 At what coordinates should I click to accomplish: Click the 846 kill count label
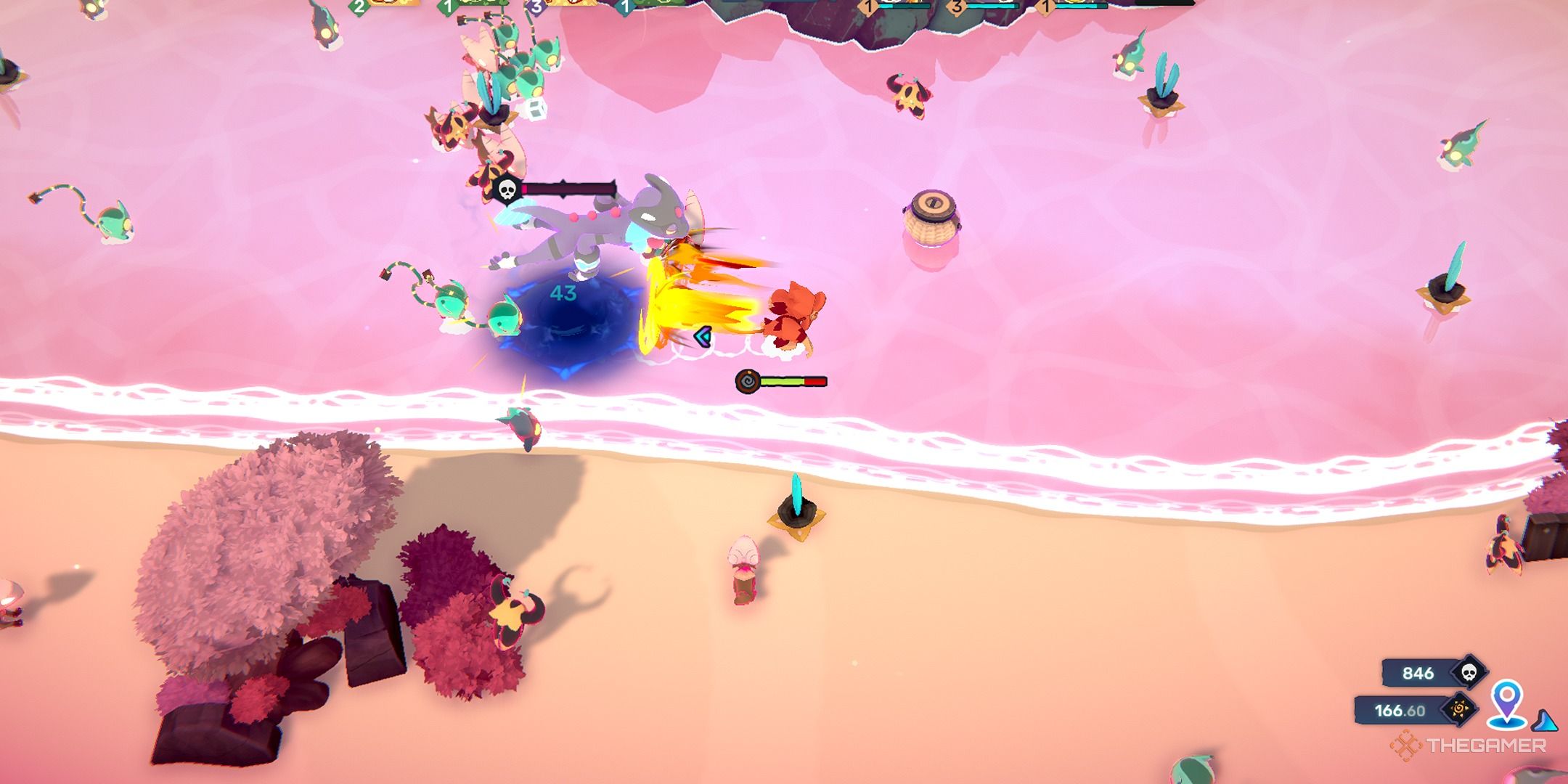click(1418, 672)
